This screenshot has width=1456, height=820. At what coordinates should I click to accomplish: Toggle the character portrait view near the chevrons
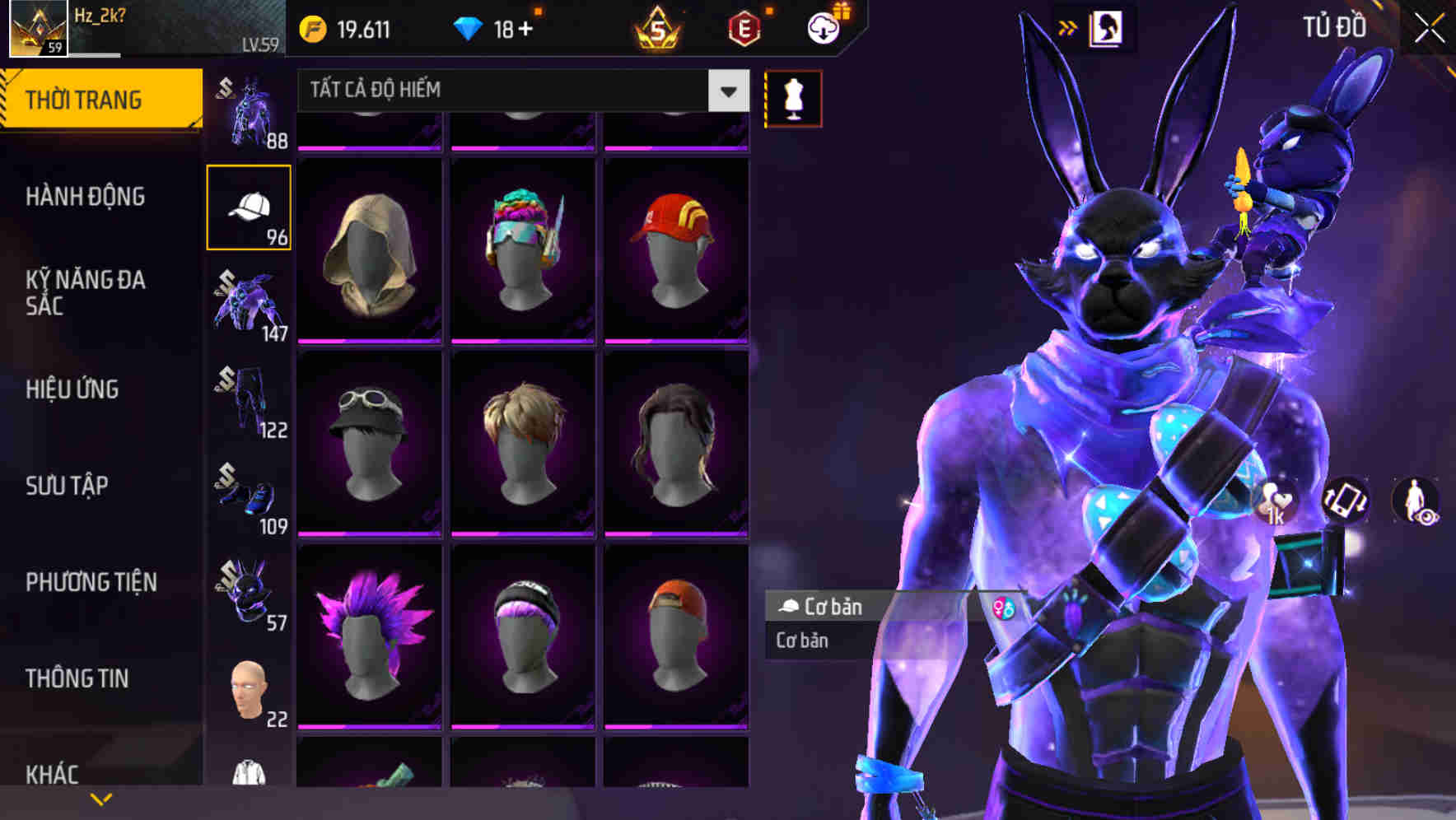(1105, 27)
